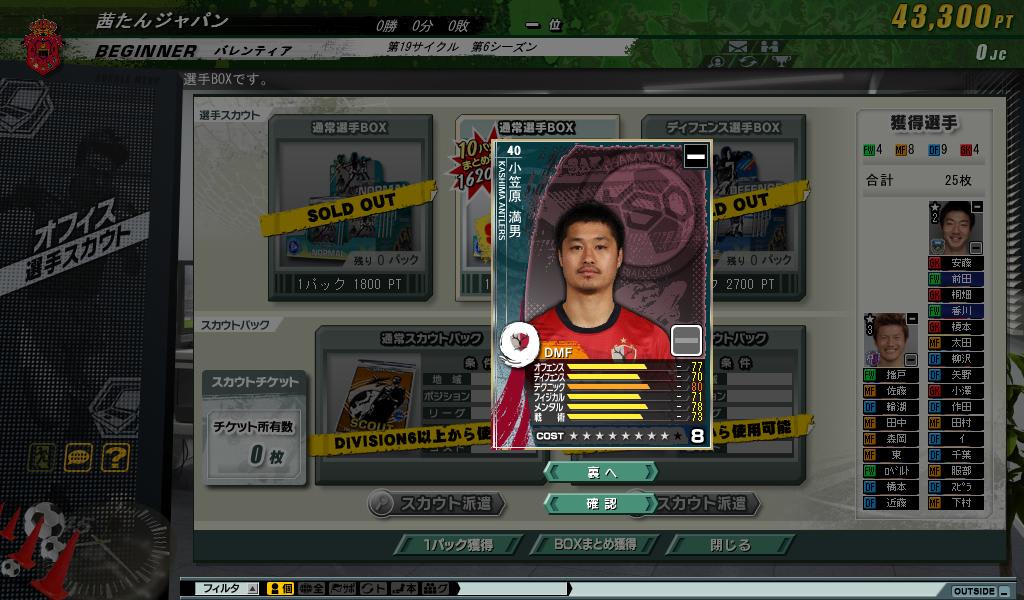The width and height of the screenshot is (1024, 600).
Task: Confirm the player card with 確認
Action: point(600,504)
